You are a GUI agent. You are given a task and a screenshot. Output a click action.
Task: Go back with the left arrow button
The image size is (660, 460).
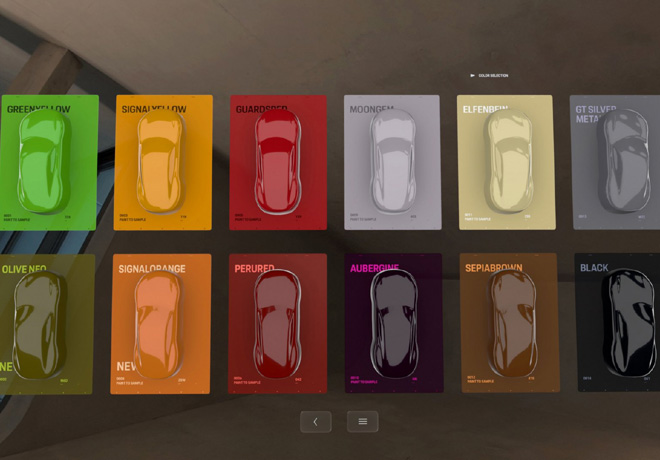(x=315, y=421)
